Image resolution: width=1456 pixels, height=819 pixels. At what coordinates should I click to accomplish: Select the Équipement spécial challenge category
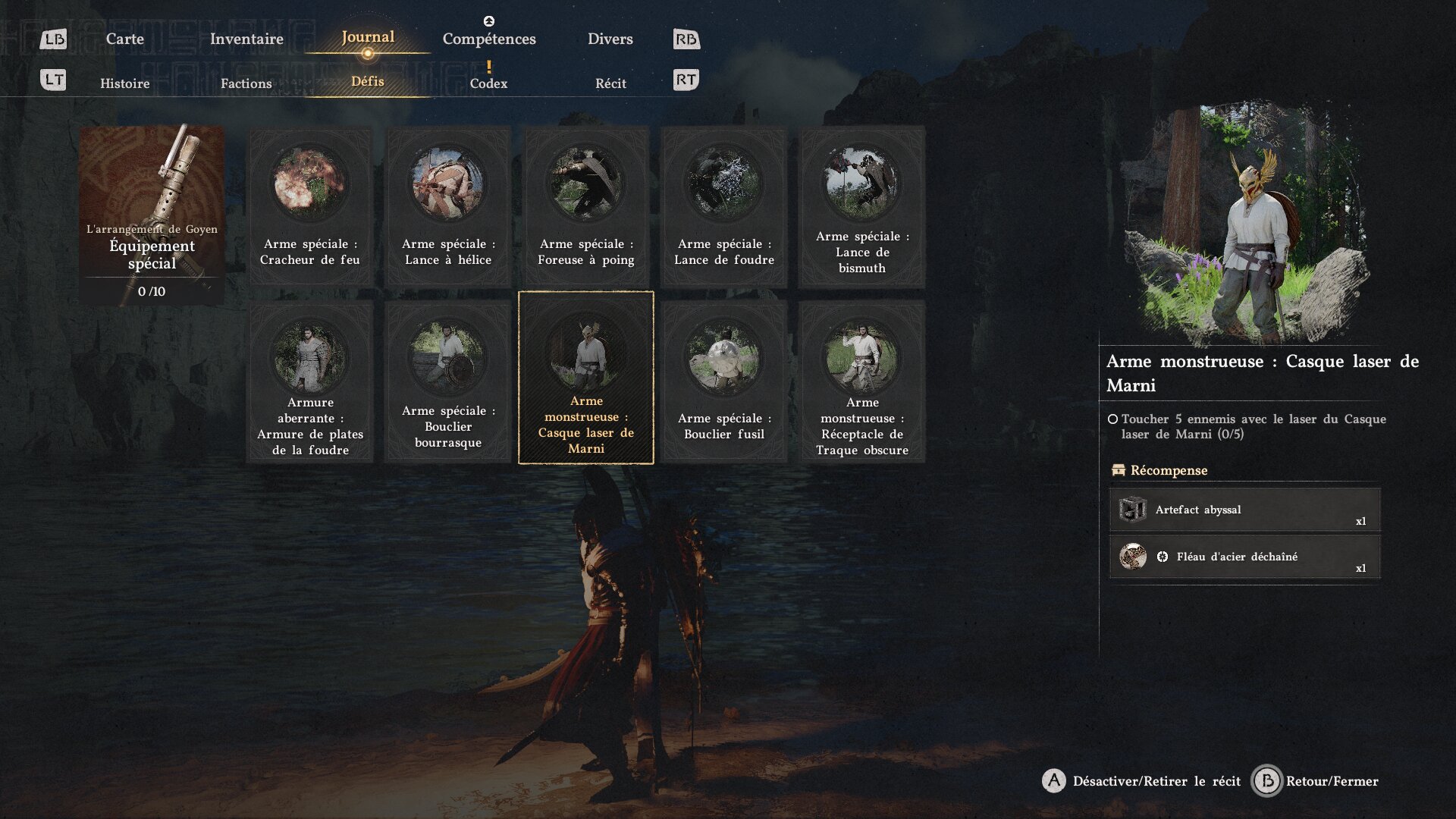coord(152,215)
